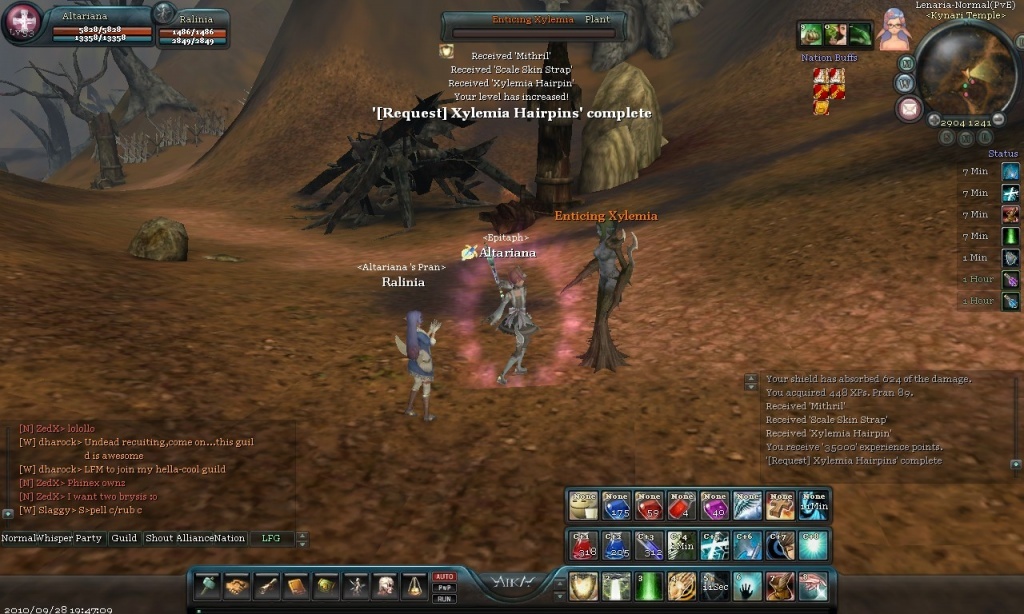Open the Whisper chat channel

click(56, 538)
